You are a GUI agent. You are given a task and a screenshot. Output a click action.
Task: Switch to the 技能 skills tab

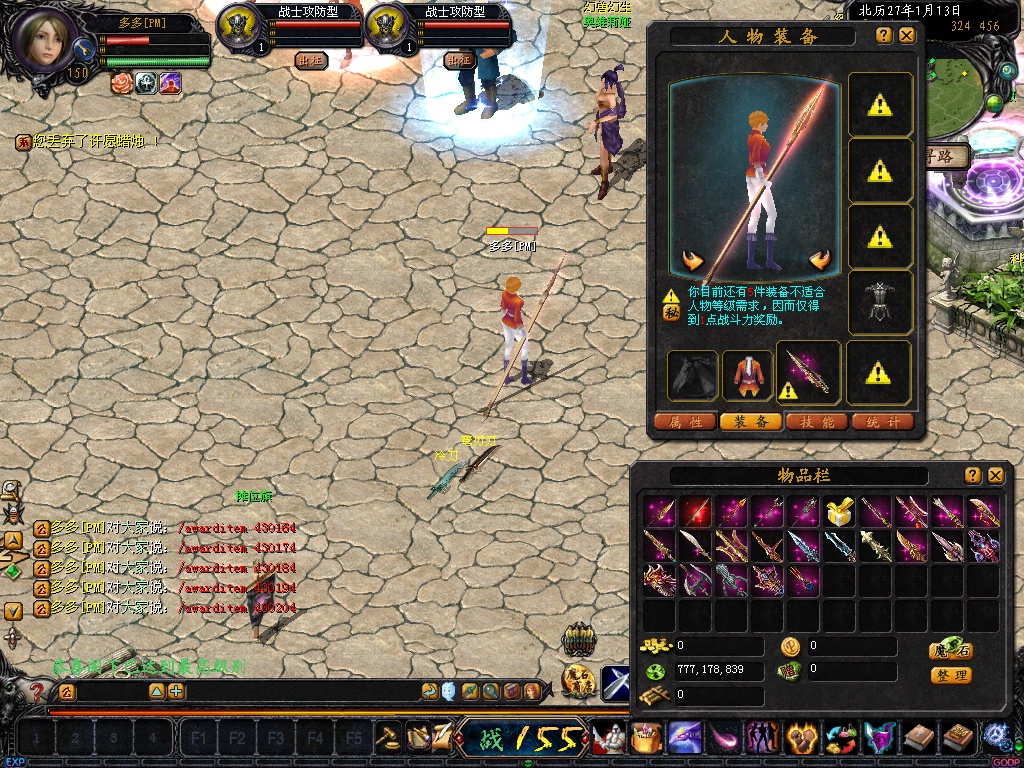(x=817, y=422)
